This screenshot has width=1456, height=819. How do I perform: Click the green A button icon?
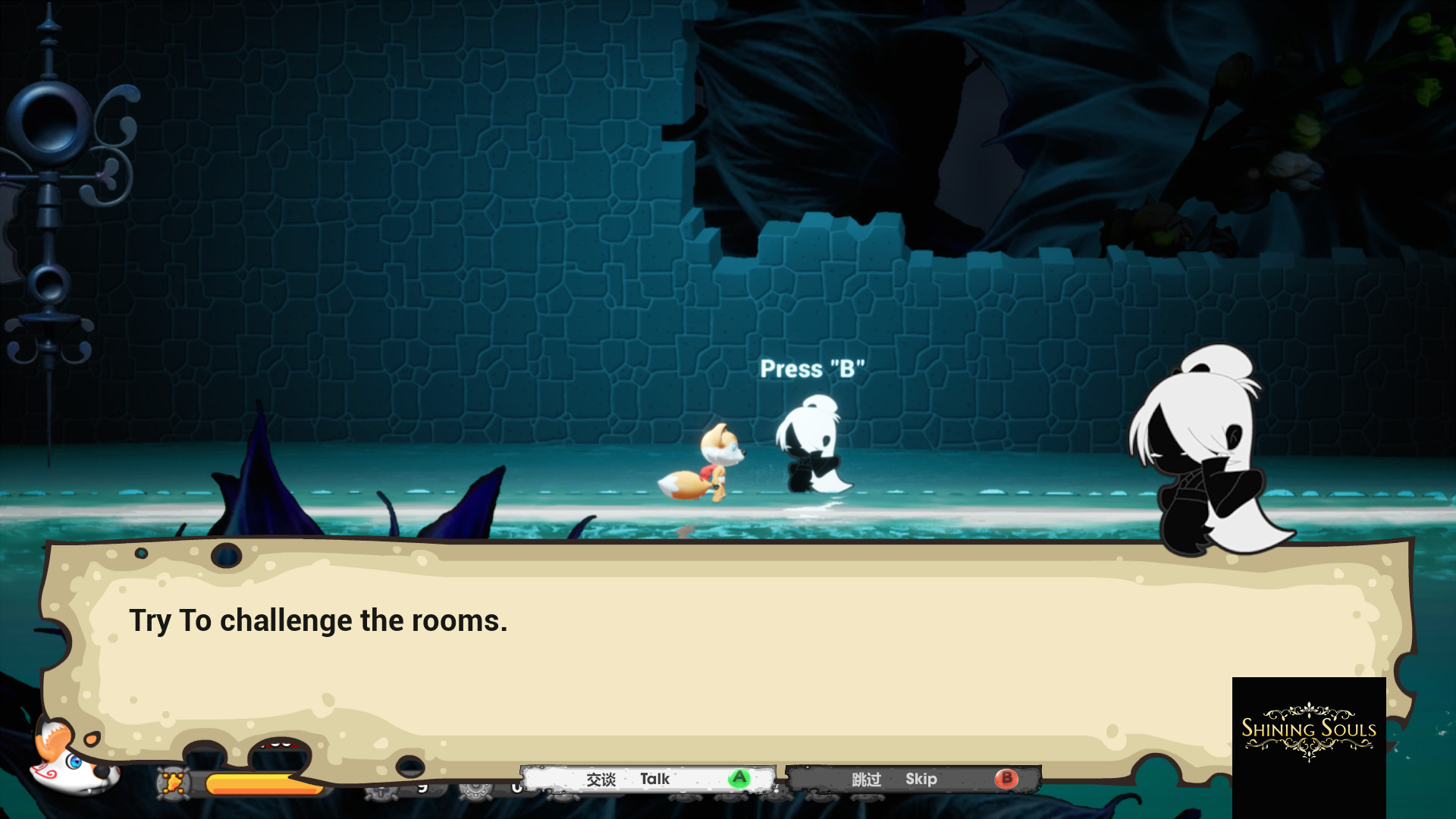click(739, 778)
